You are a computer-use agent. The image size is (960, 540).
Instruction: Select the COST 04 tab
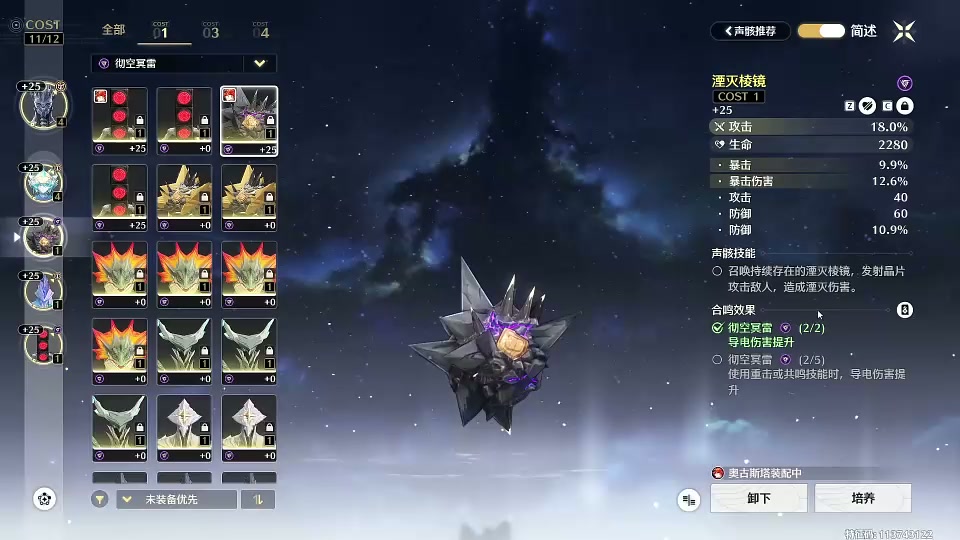tap(260, 31)
